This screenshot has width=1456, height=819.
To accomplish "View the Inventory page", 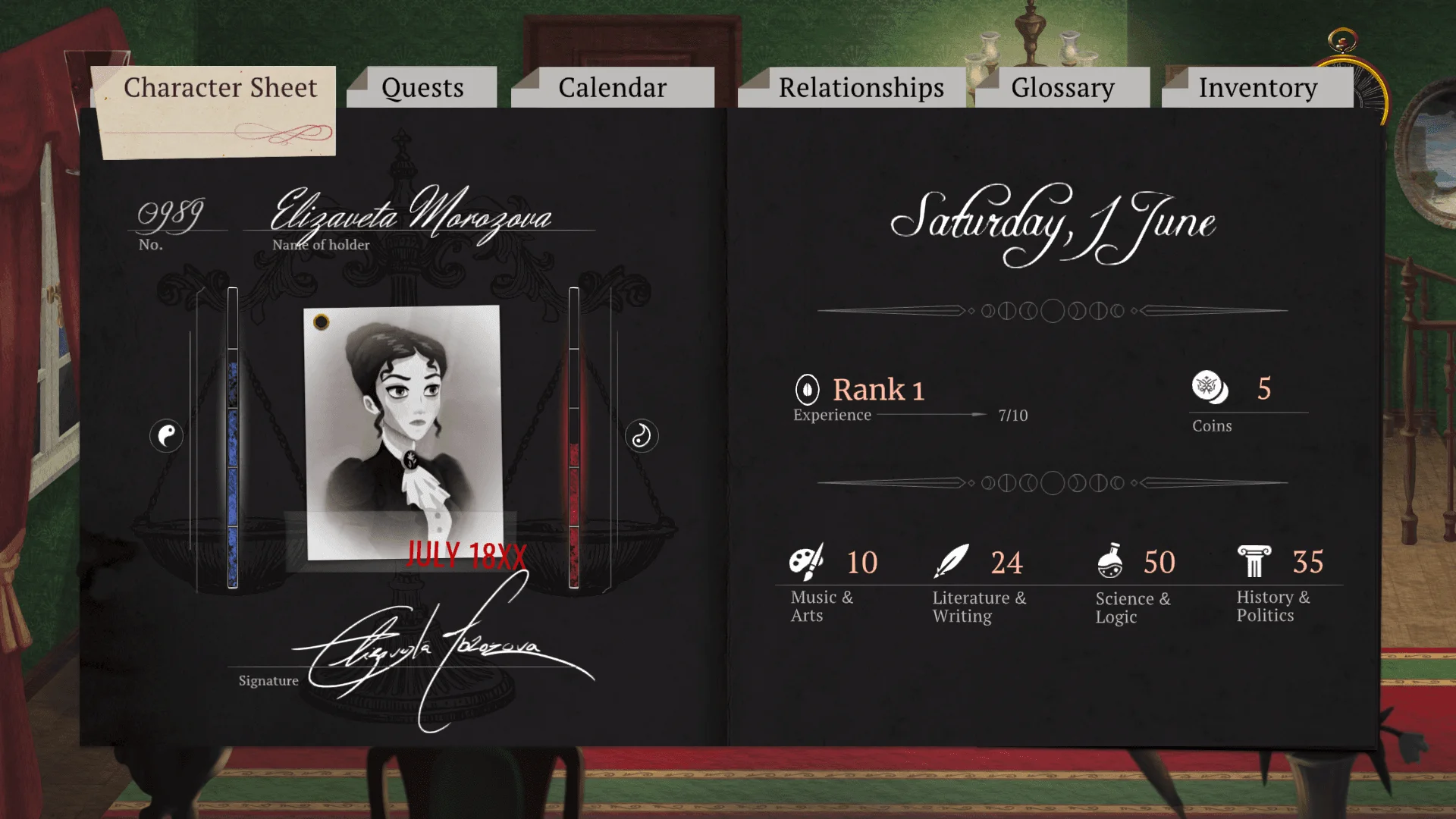I will (x=1257, y=87).
